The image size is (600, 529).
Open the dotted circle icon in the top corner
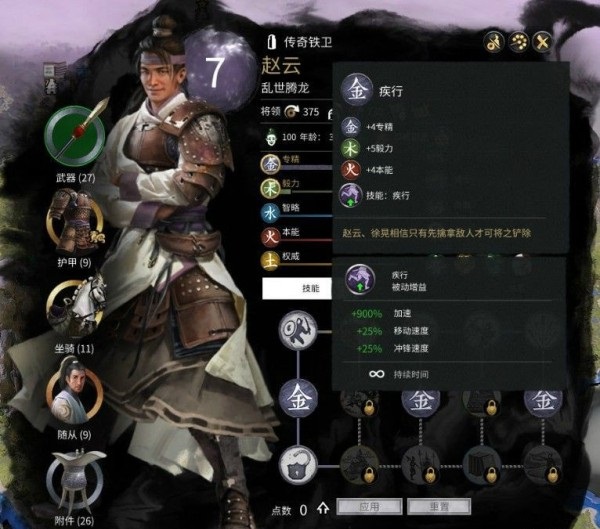click(518, 41)
